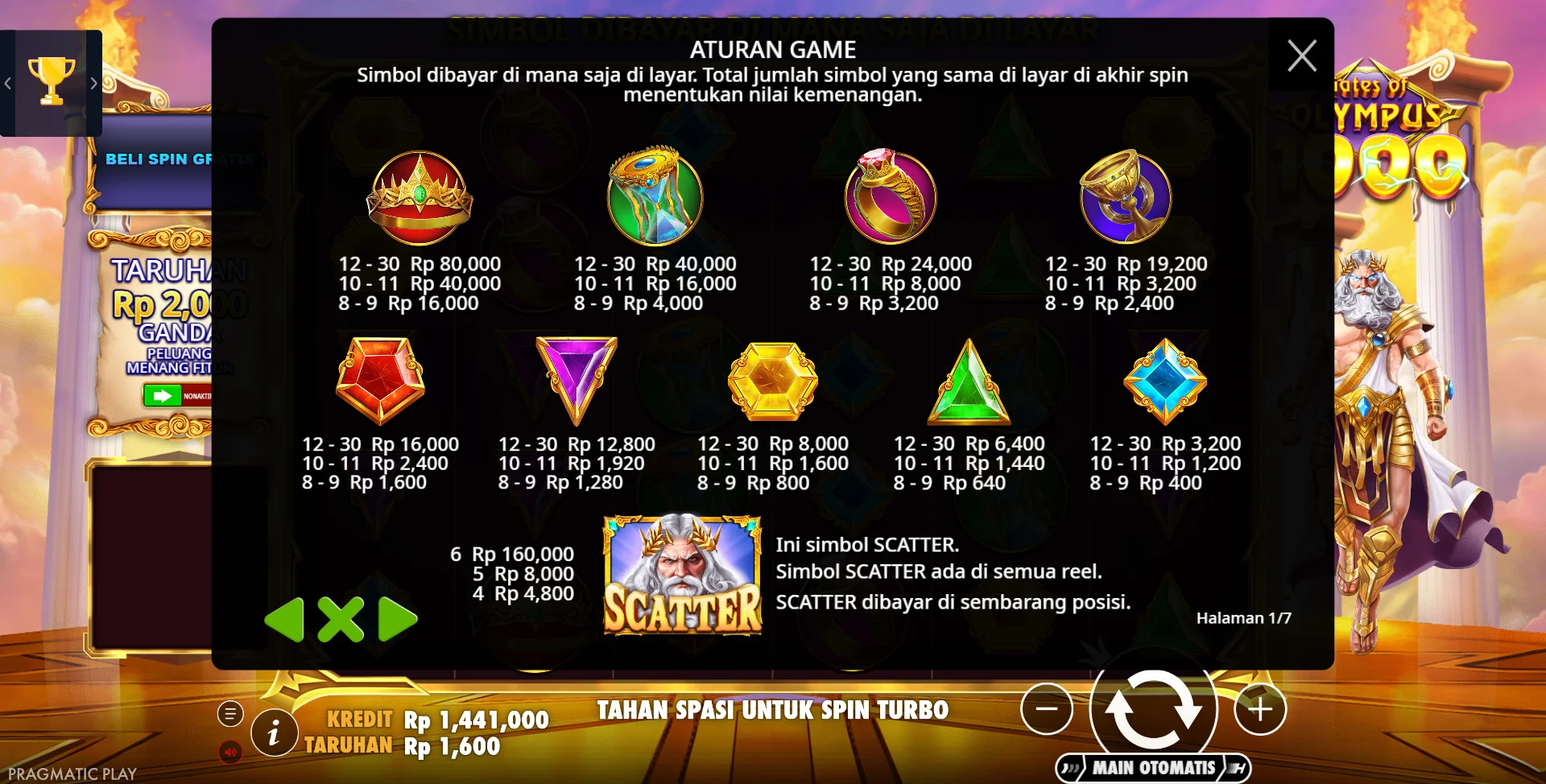Dismiss ATURAN GAME with the top-right X
This screenshot has height=784, width=1546.
(x=1302, y=56)
